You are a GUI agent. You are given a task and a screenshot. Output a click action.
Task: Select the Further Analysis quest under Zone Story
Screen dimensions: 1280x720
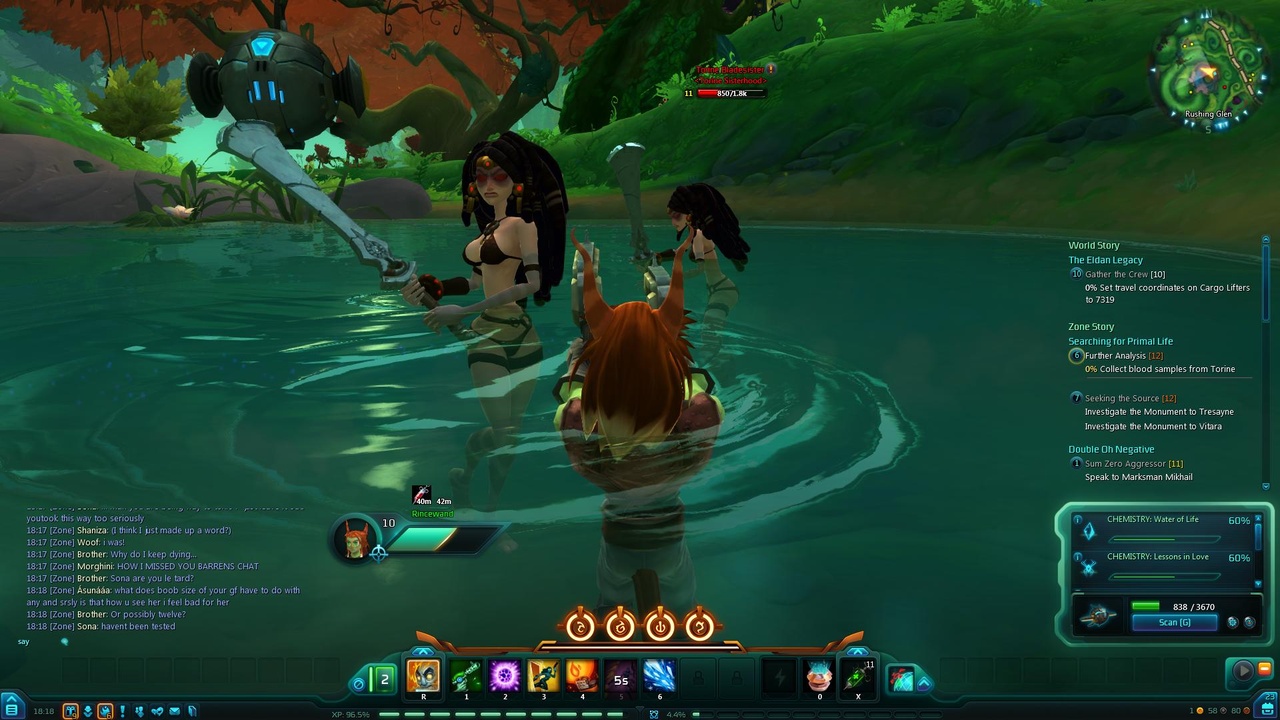pyautogui.click(x=1114, y=355)
